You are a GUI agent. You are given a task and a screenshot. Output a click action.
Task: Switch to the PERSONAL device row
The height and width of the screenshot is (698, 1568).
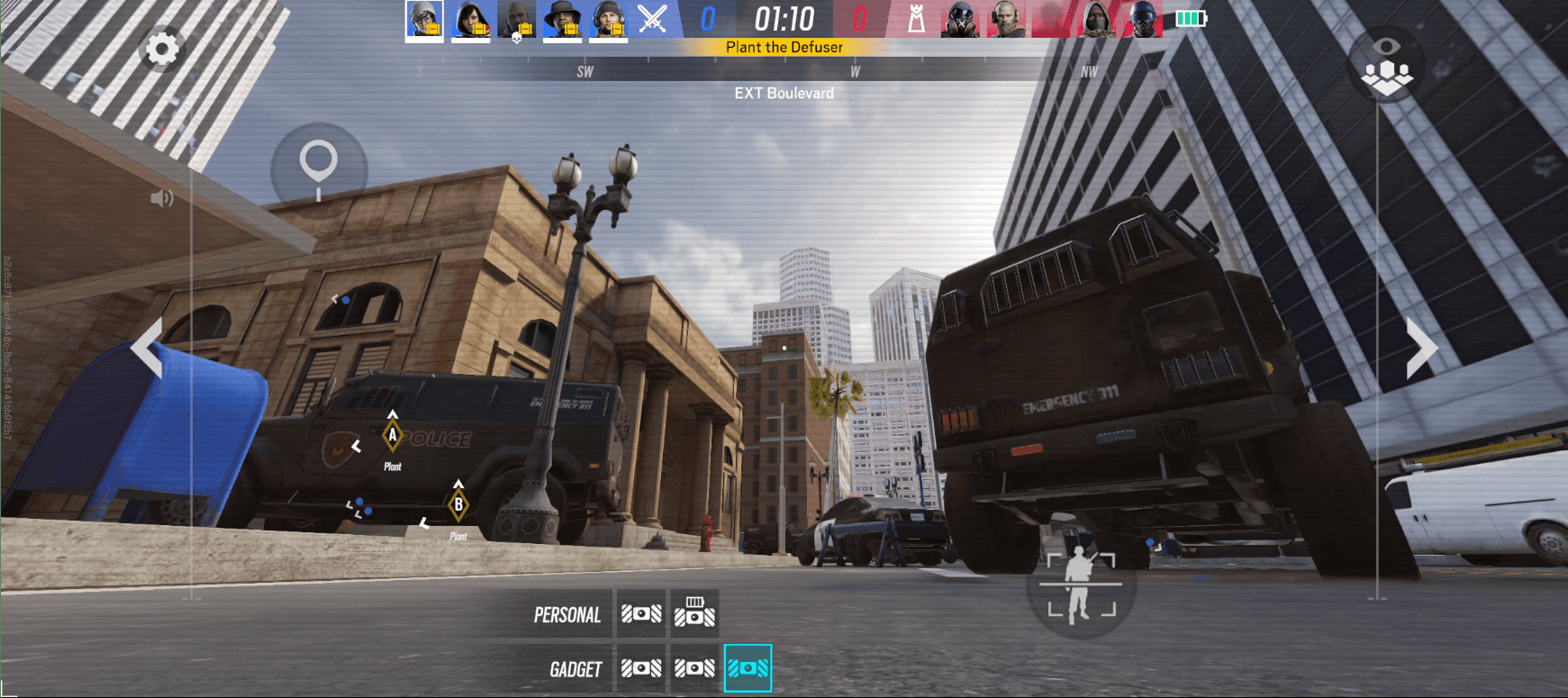coord(567,615)
